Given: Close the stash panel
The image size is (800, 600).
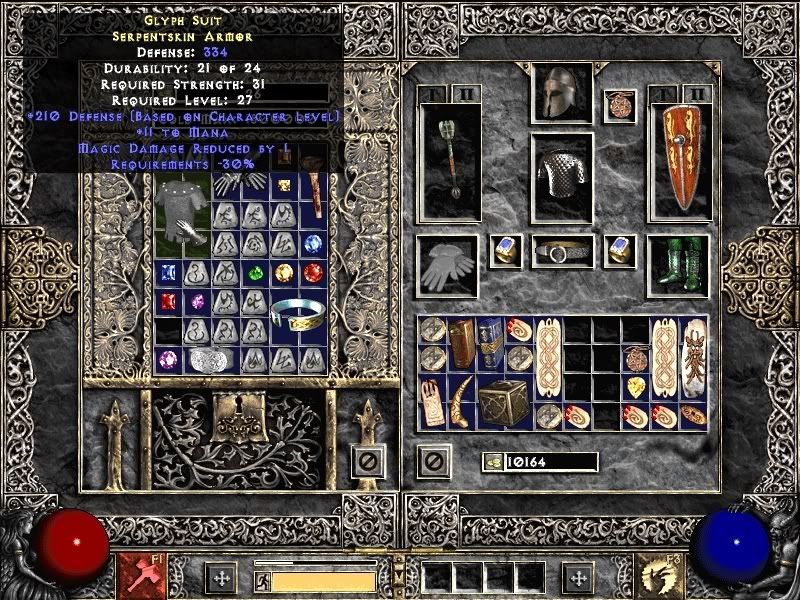Looking at the screenshot, I should point(367,461).
